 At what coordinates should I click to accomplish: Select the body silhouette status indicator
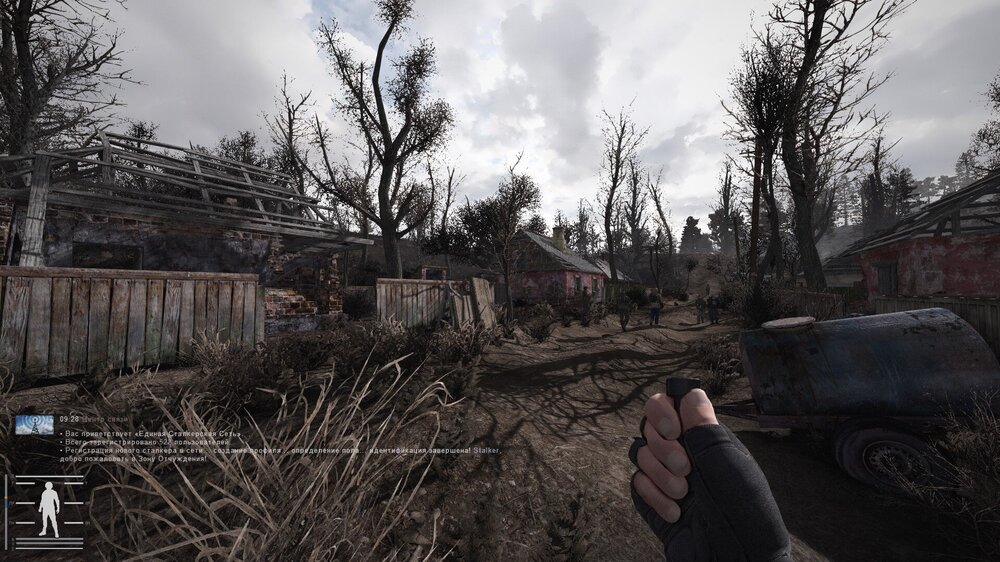pos(48,508)
